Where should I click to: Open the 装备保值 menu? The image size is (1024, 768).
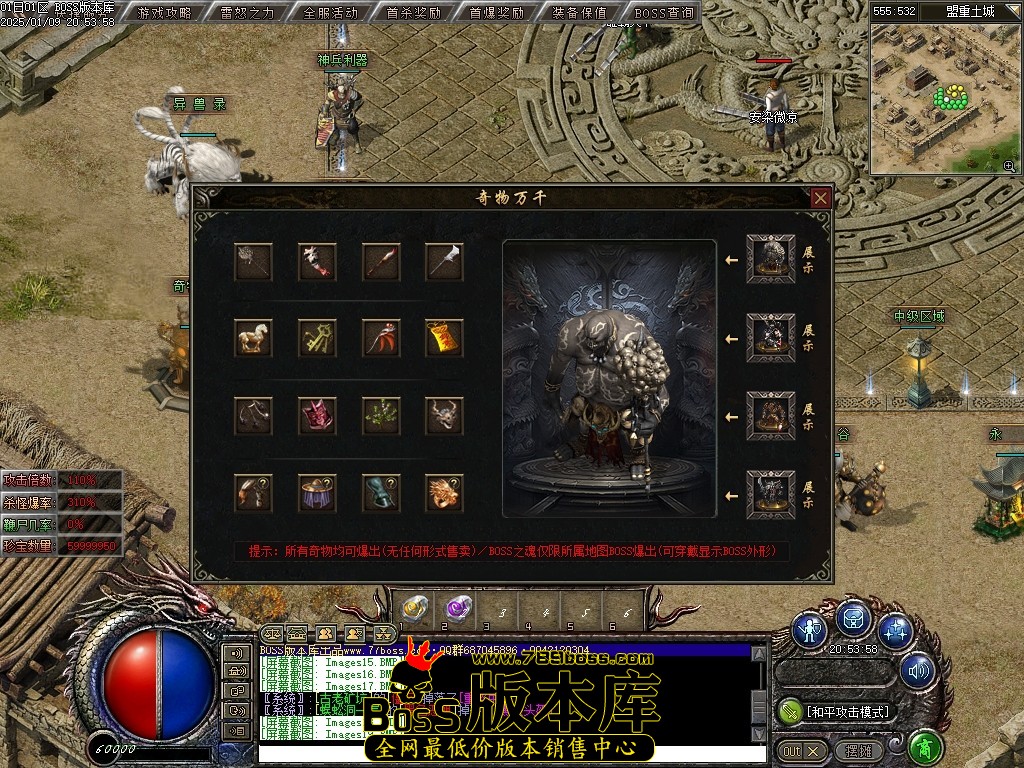coord(579,13)
